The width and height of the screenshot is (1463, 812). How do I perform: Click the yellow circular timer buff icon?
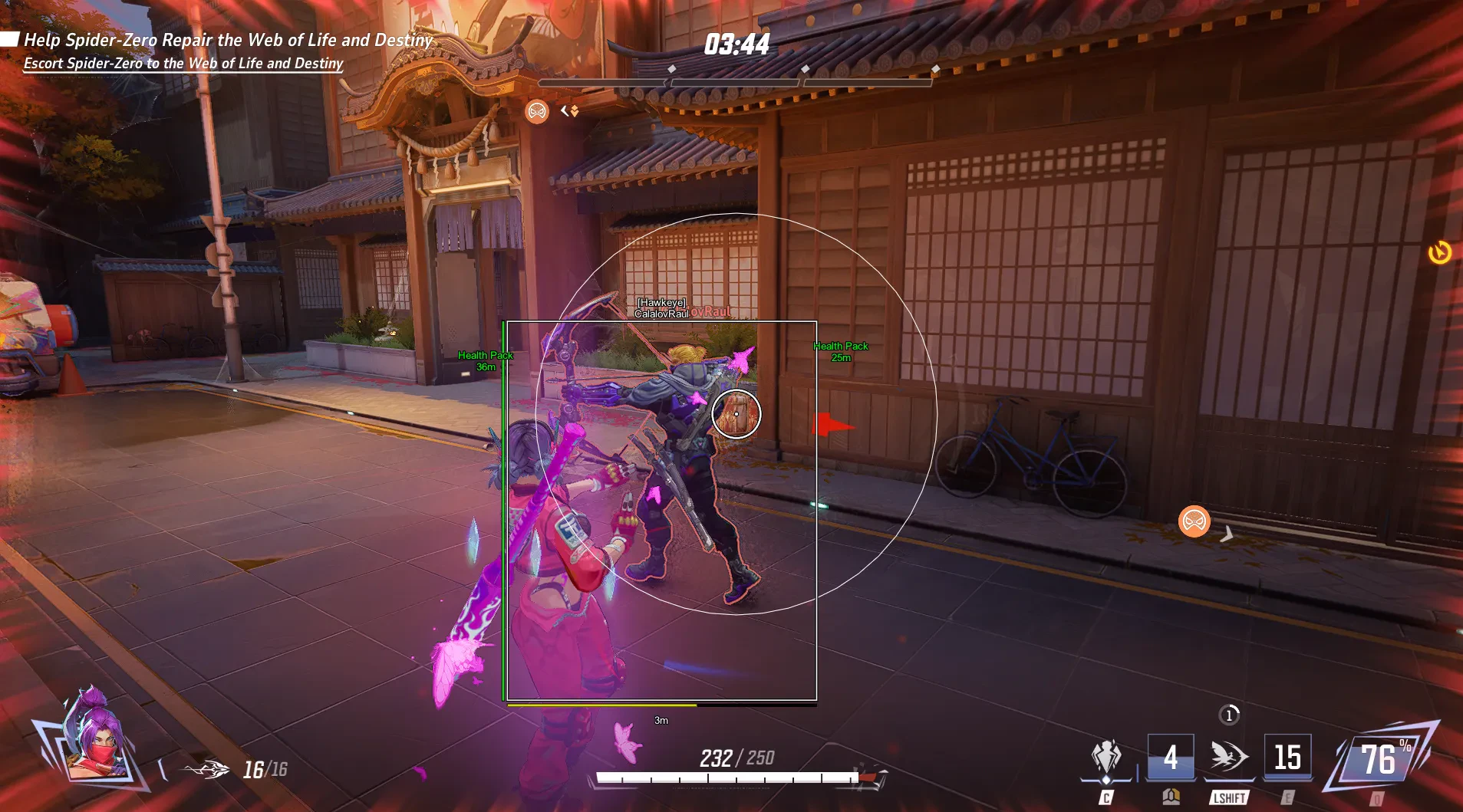point(1439,252)
